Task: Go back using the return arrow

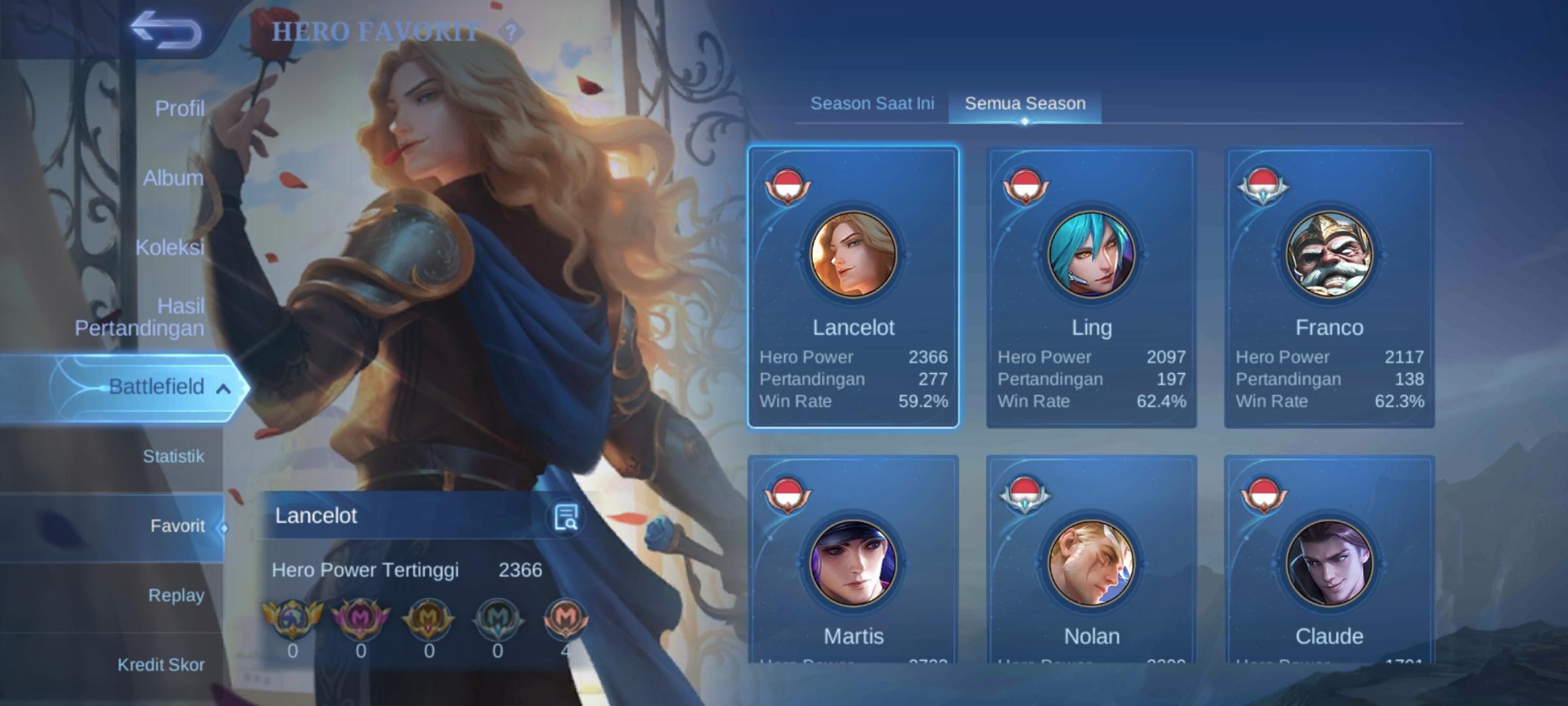Action: pos(165,30)
